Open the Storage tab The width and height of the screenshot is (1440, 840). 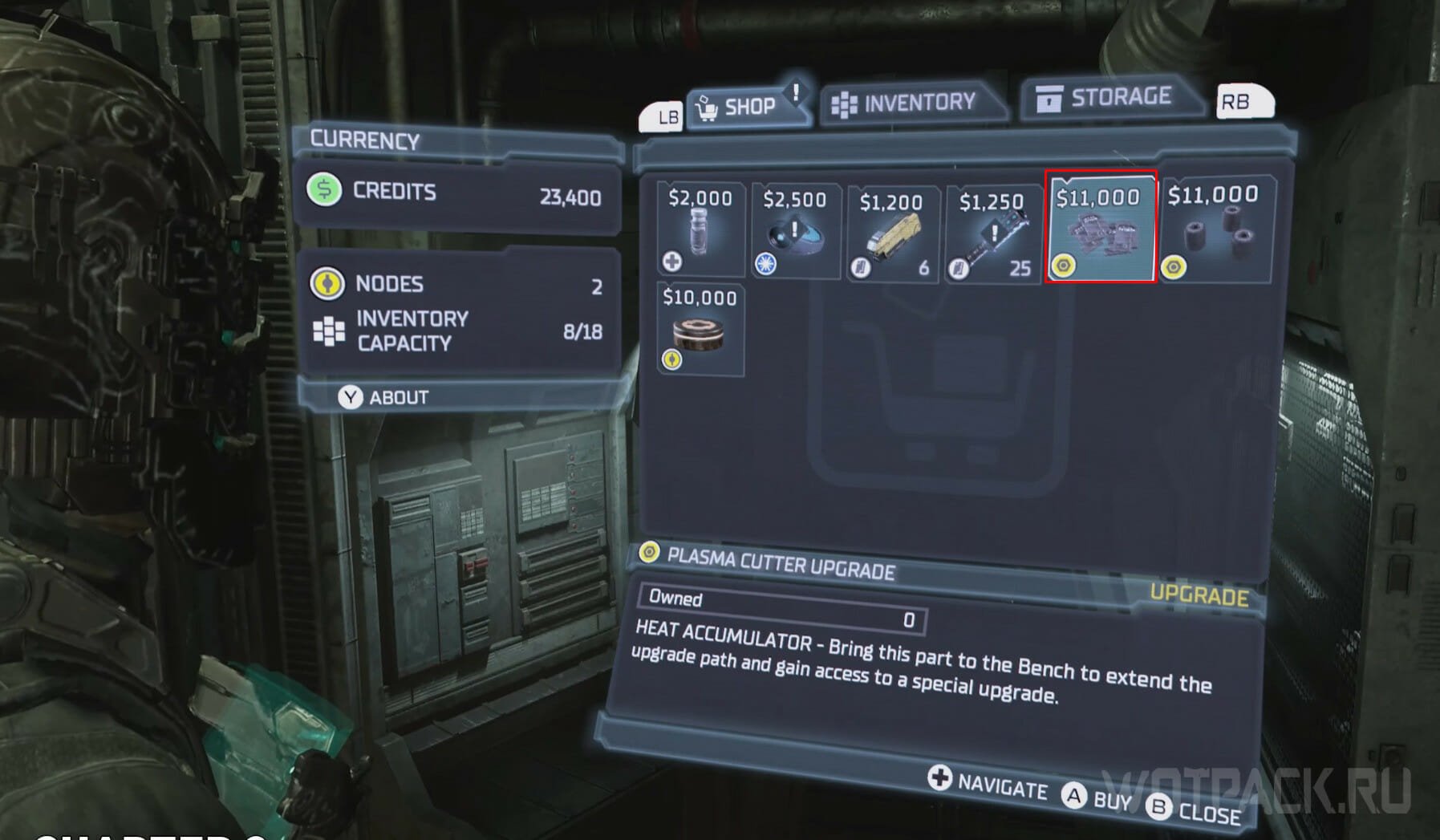click(x=1107, y=98)
